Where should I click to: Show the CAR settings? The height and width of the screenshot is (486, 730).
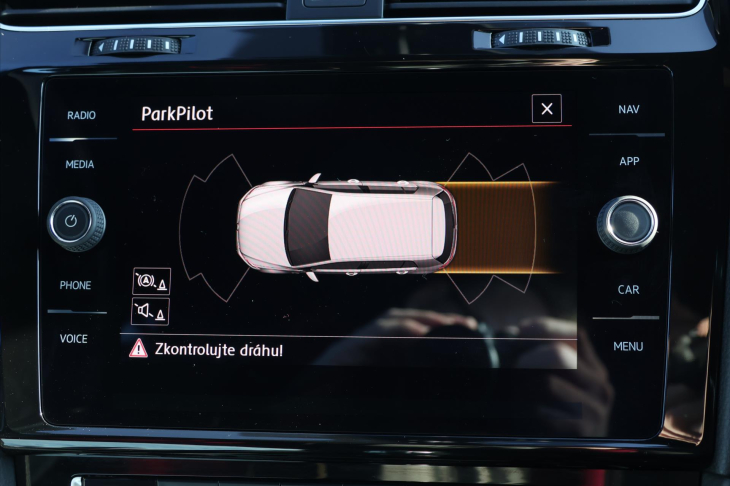[628, 290]
